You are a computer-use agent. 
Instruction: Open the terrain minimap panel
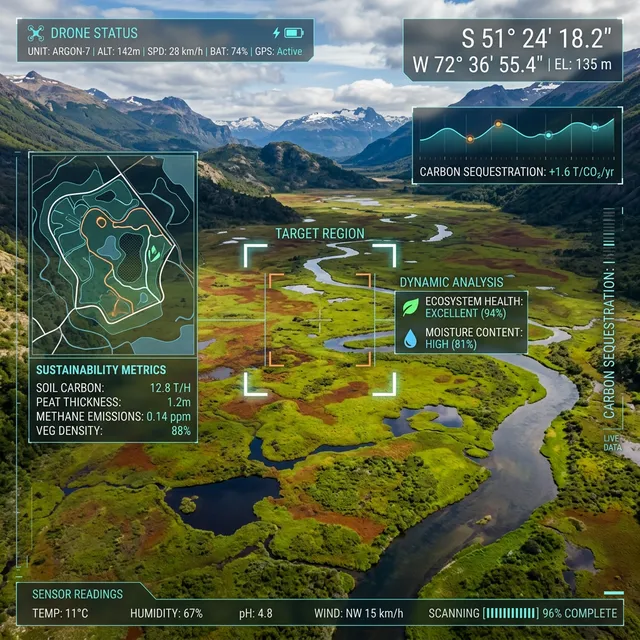point(112,255)
